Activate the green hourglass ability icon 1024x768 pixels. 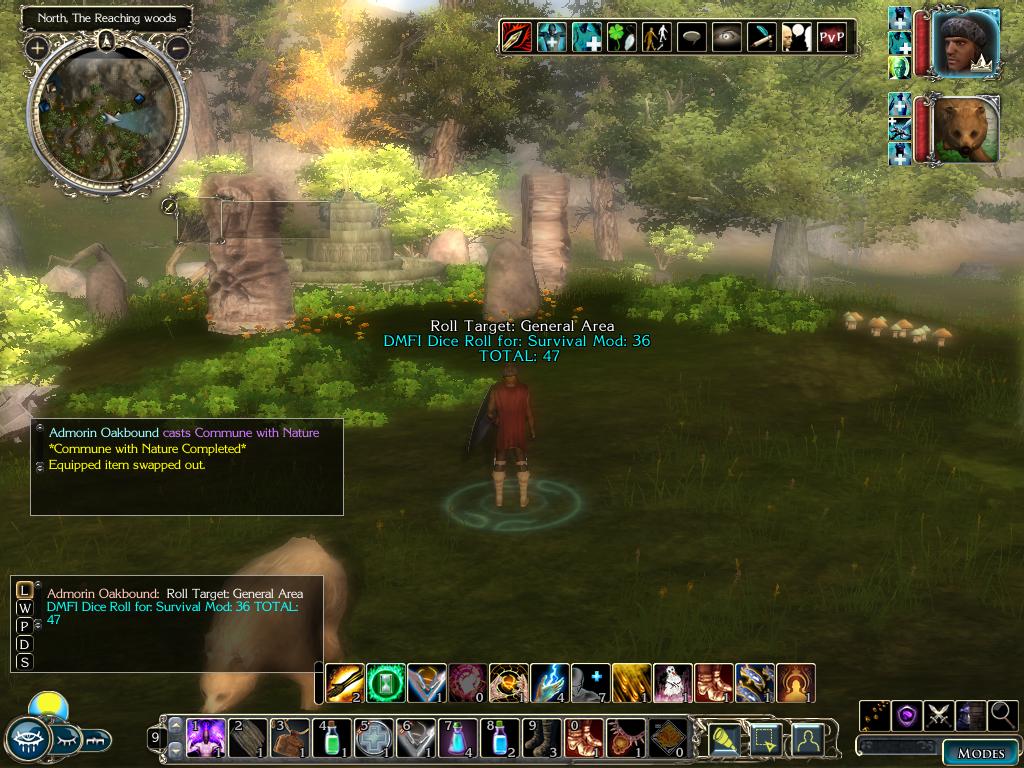point(386,683)
